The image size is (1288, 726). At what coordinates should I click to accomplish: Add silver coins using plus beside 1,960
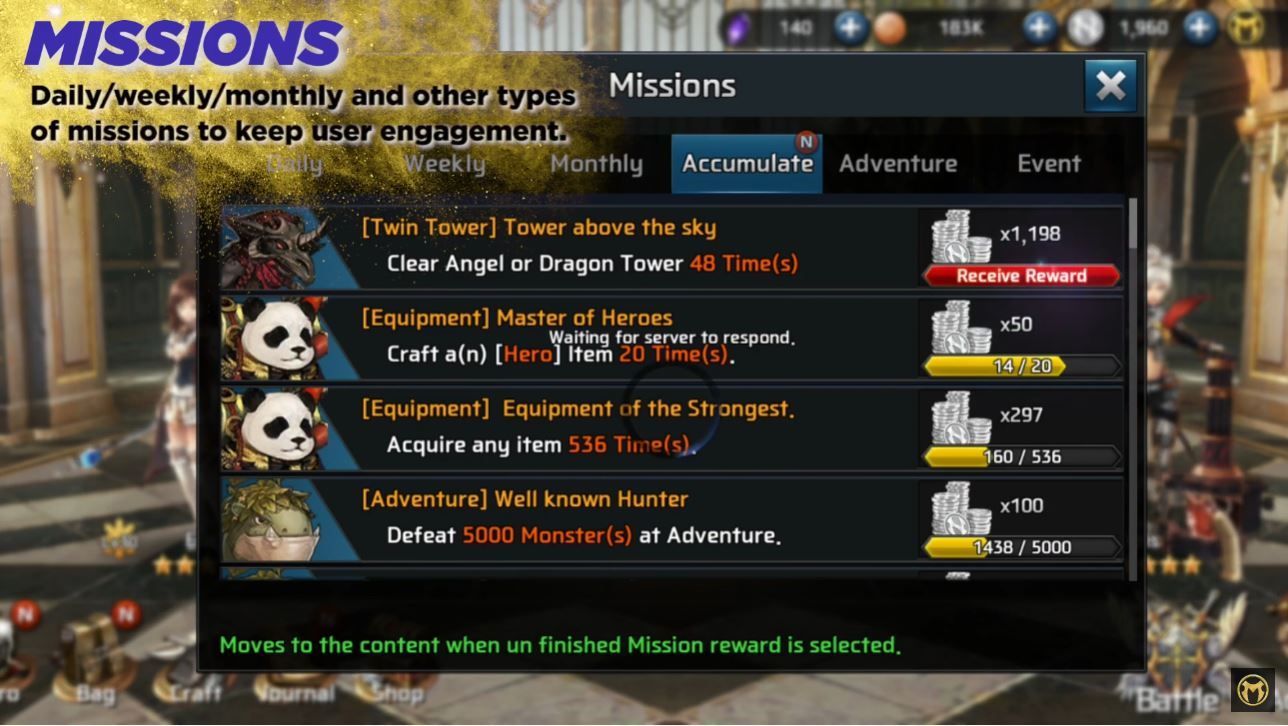1200,28
